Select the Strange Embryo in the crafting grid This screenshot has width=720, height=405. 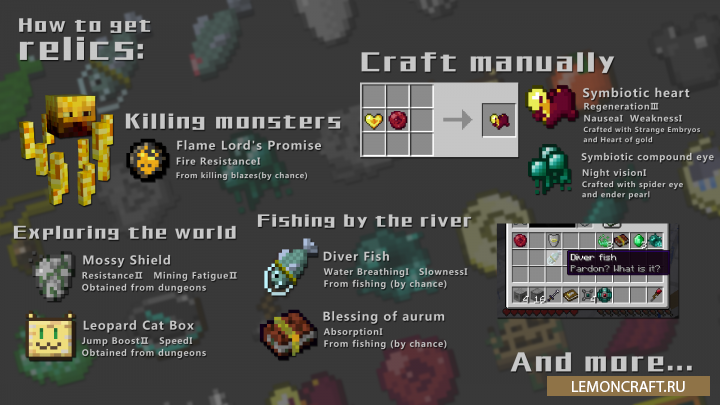coord(398,121)
